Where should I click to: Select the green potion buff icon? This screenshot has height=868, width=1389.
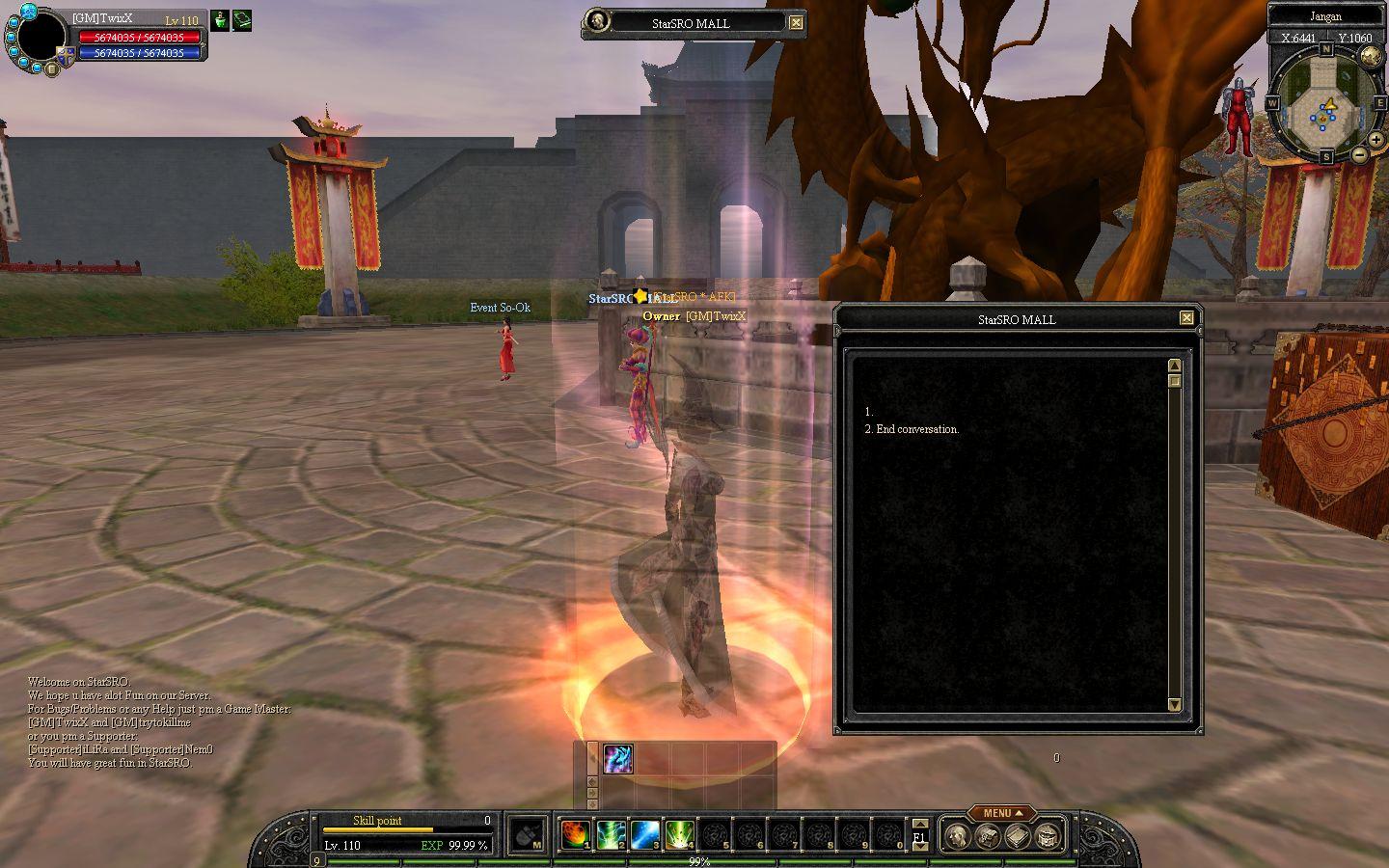click(x=220, y=20)
